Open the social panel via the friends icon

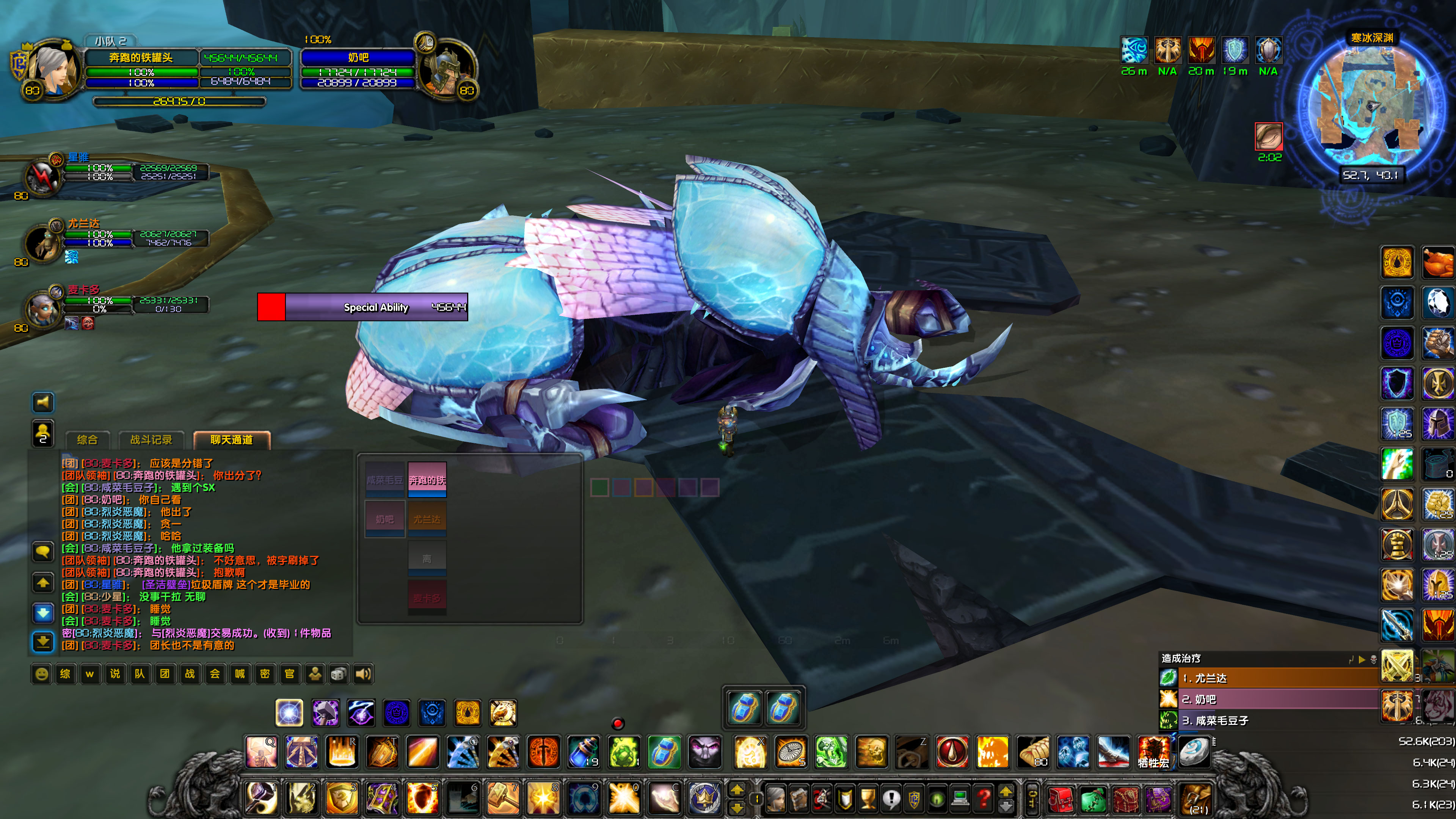coord(314,674)
